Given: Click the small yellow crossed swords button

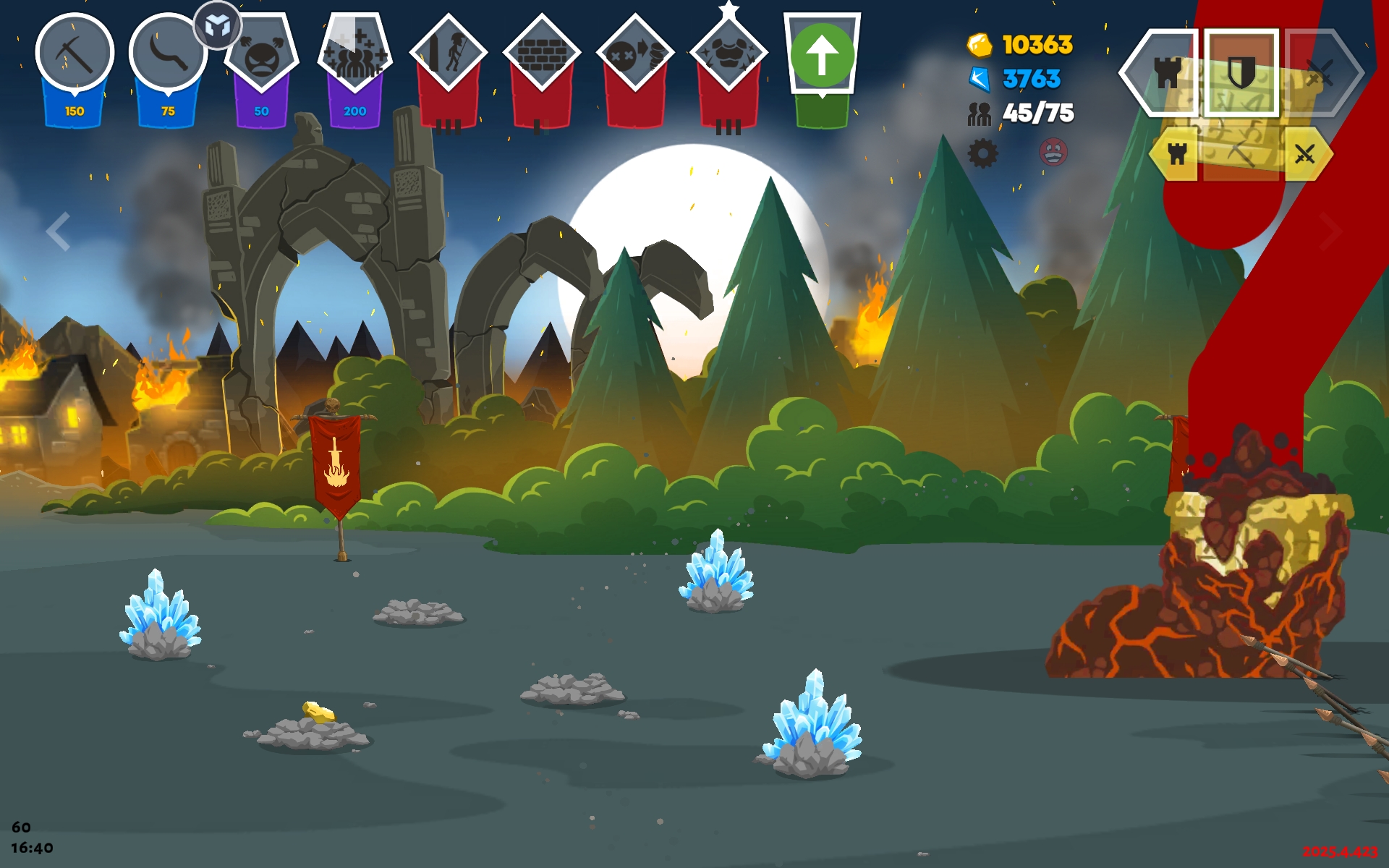Looking at the screenshot, I should pyautogui.click(x=1305, y=153).
